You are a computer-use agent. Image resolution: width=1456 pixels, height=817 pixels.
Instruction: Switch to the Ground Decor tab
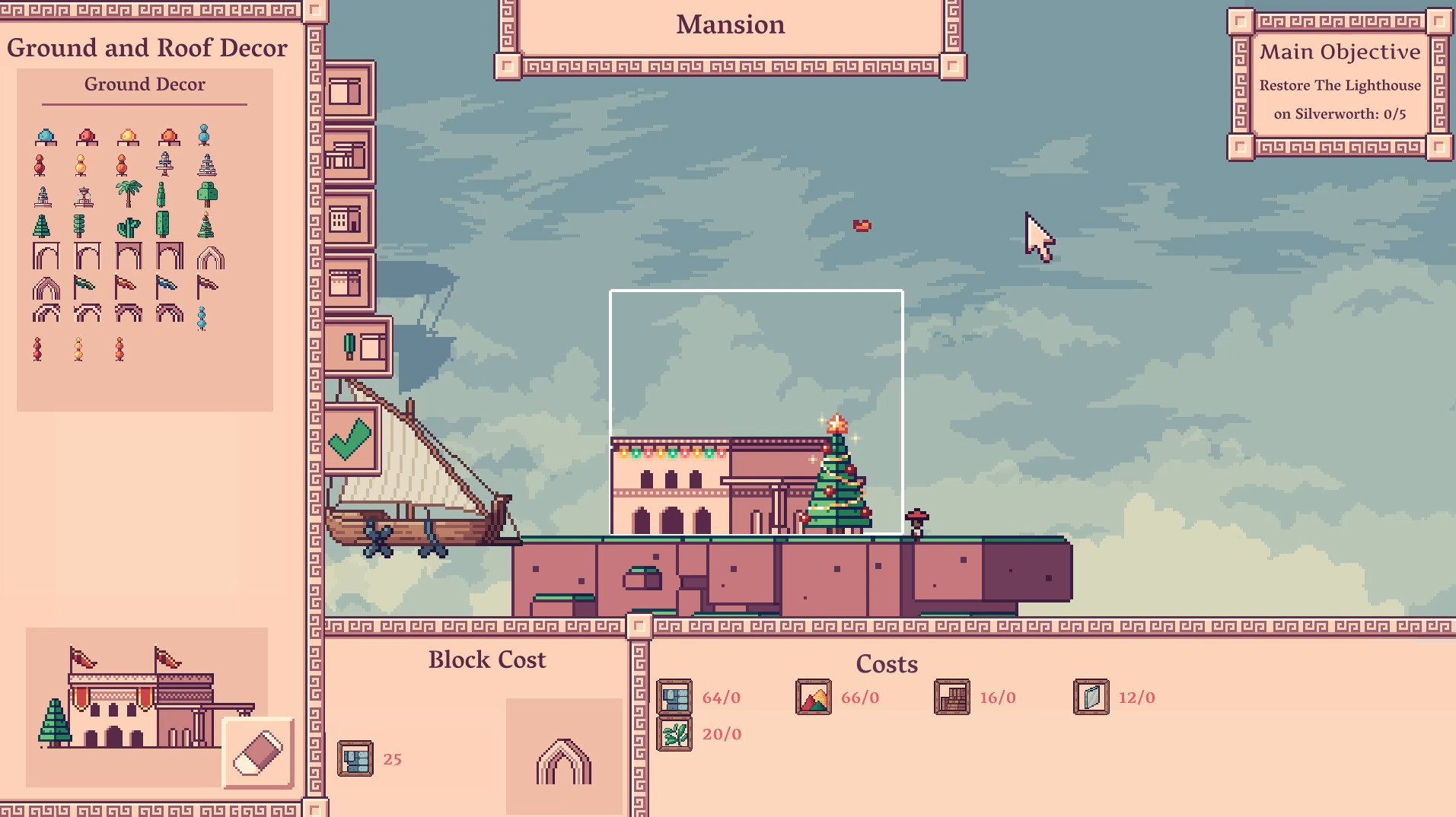145,84
